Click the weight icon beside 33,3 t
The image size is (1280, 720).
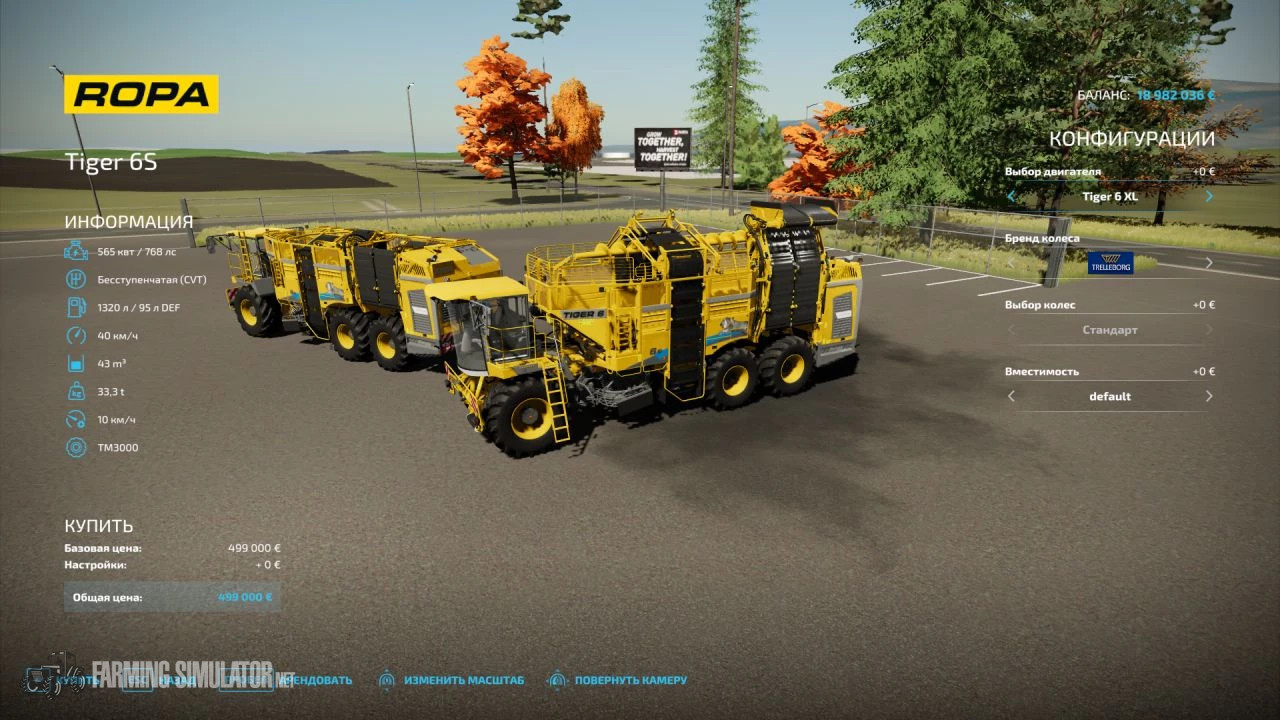coord(76,391)
